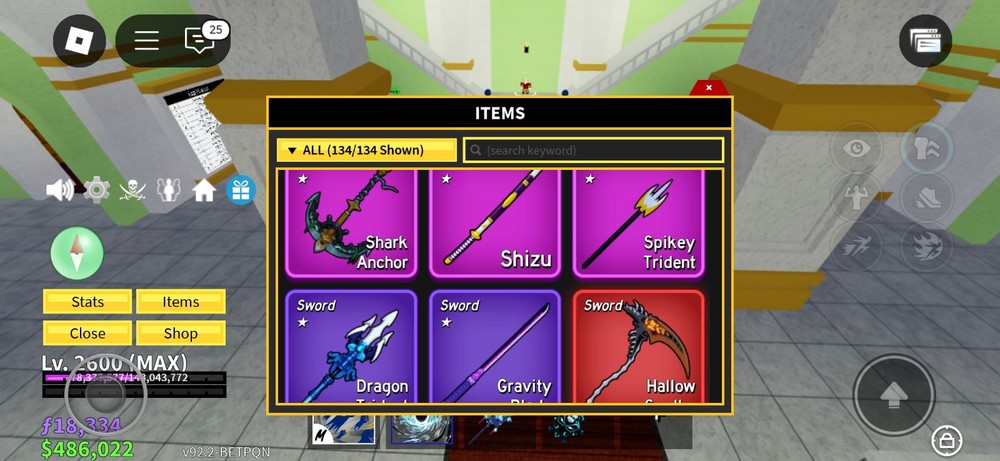The height and width of the screenshot is (461, 1000).
Task: Tap the jump up-arrow button
Action: pyautogui.click(x=893, y=395)
